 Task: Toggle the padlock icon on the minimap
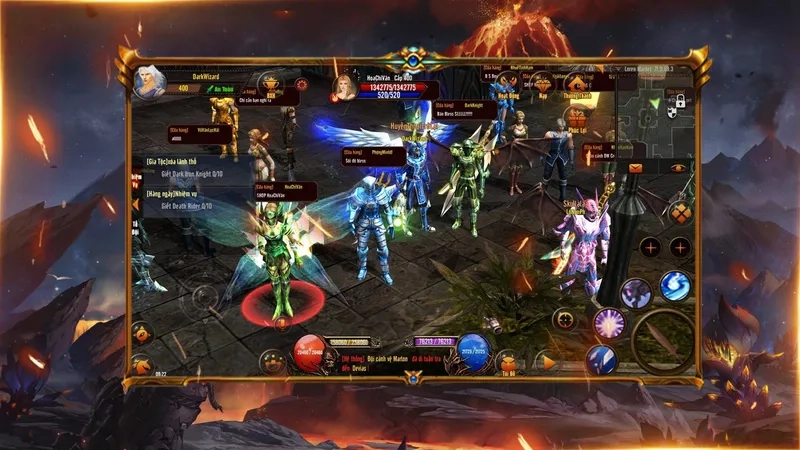[x=679, y=101]
